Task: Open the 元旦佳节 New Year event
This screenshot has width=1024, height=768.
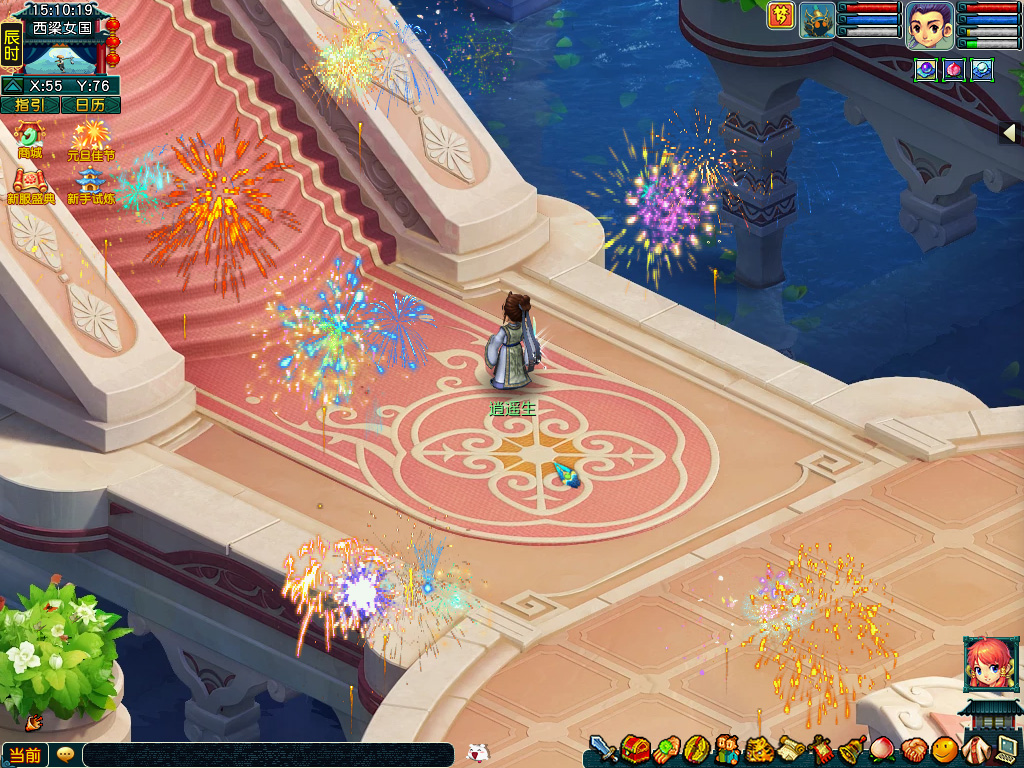Action: pyautogui.click(x=91, y=138)
